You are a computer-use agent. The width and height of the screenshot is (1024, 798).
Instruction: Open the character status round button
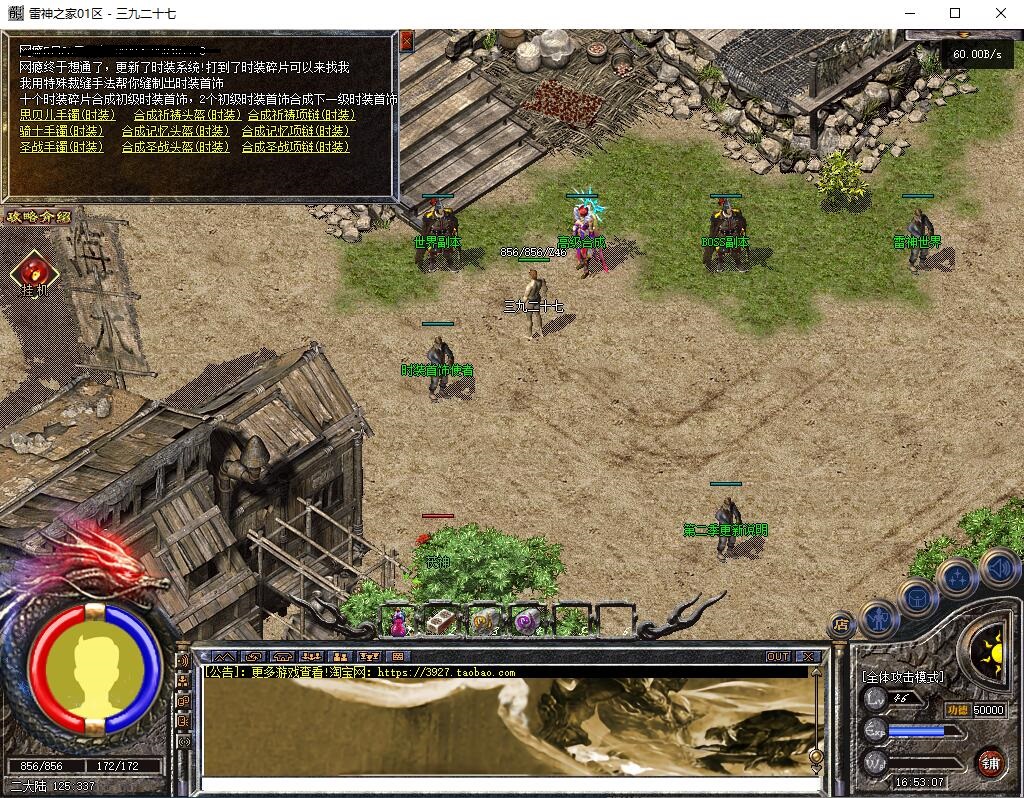(879, 618)
